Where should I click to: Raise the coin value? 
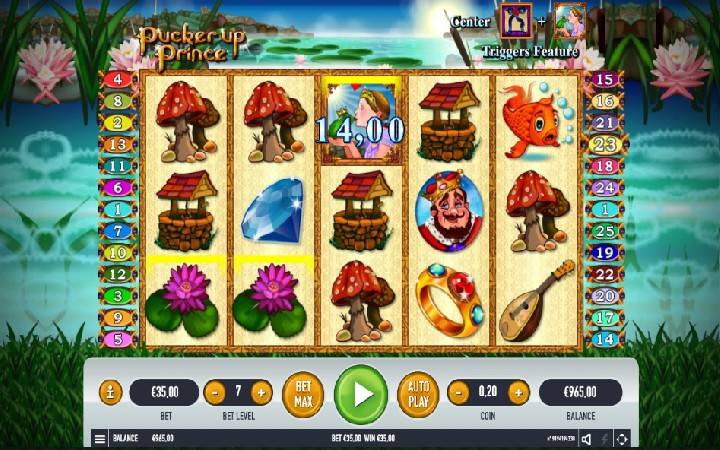point(518,392)
